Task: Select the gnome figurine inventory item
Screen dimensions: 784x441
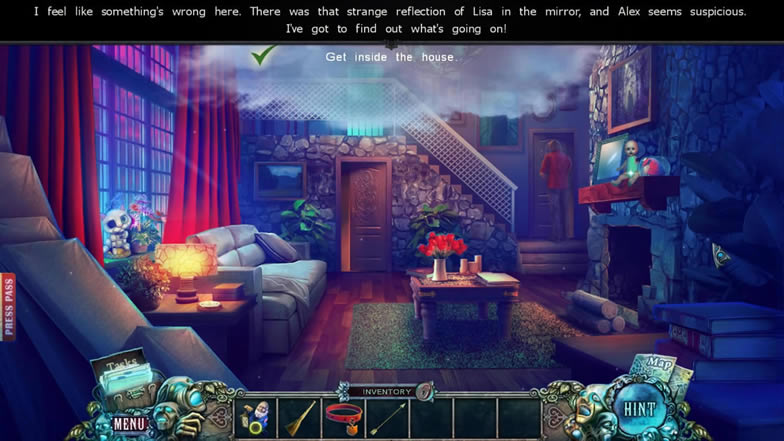Action: (x=256, y=417)
